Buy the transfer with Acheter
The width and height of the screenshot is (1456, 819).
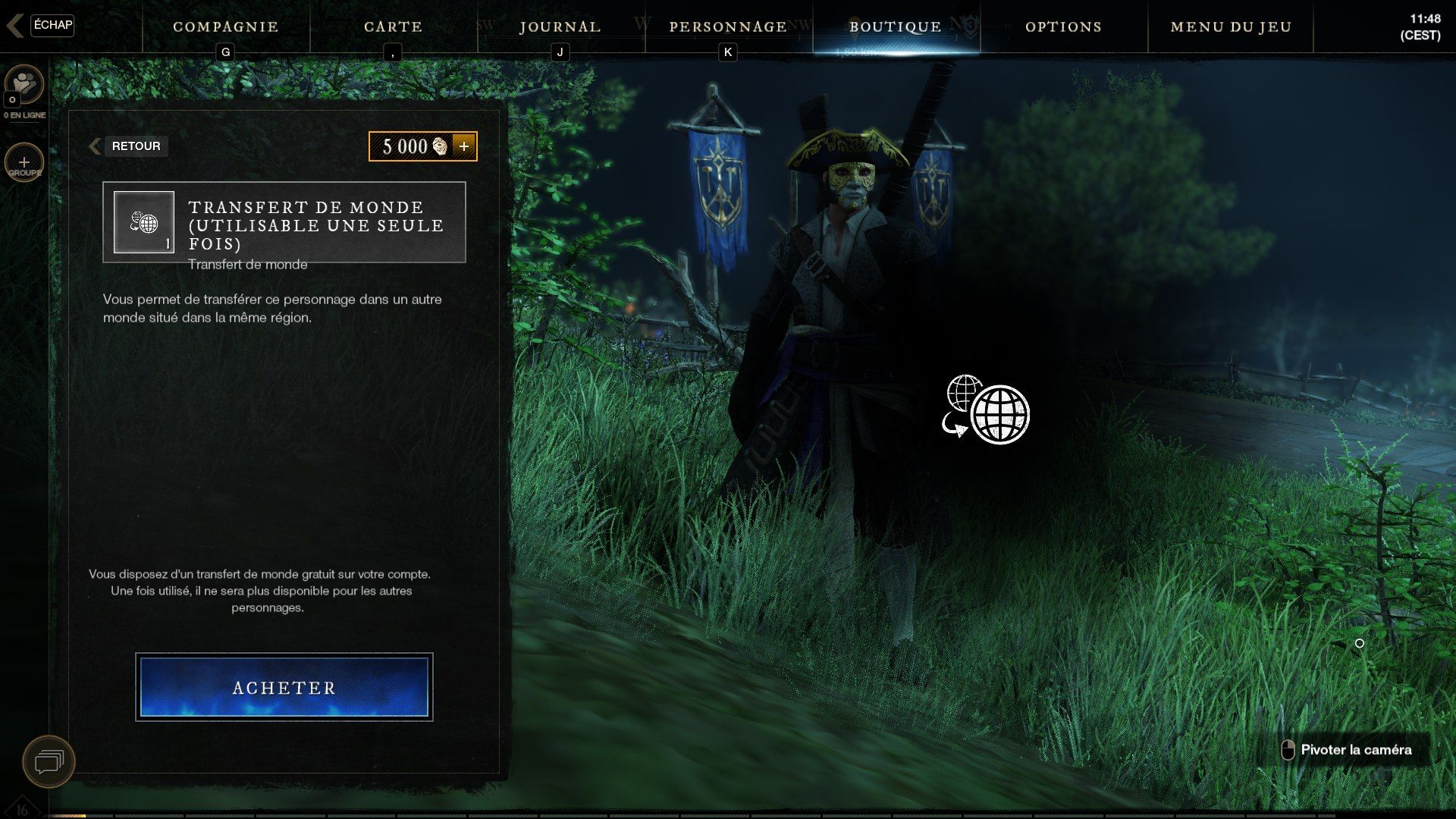(284, 687)
